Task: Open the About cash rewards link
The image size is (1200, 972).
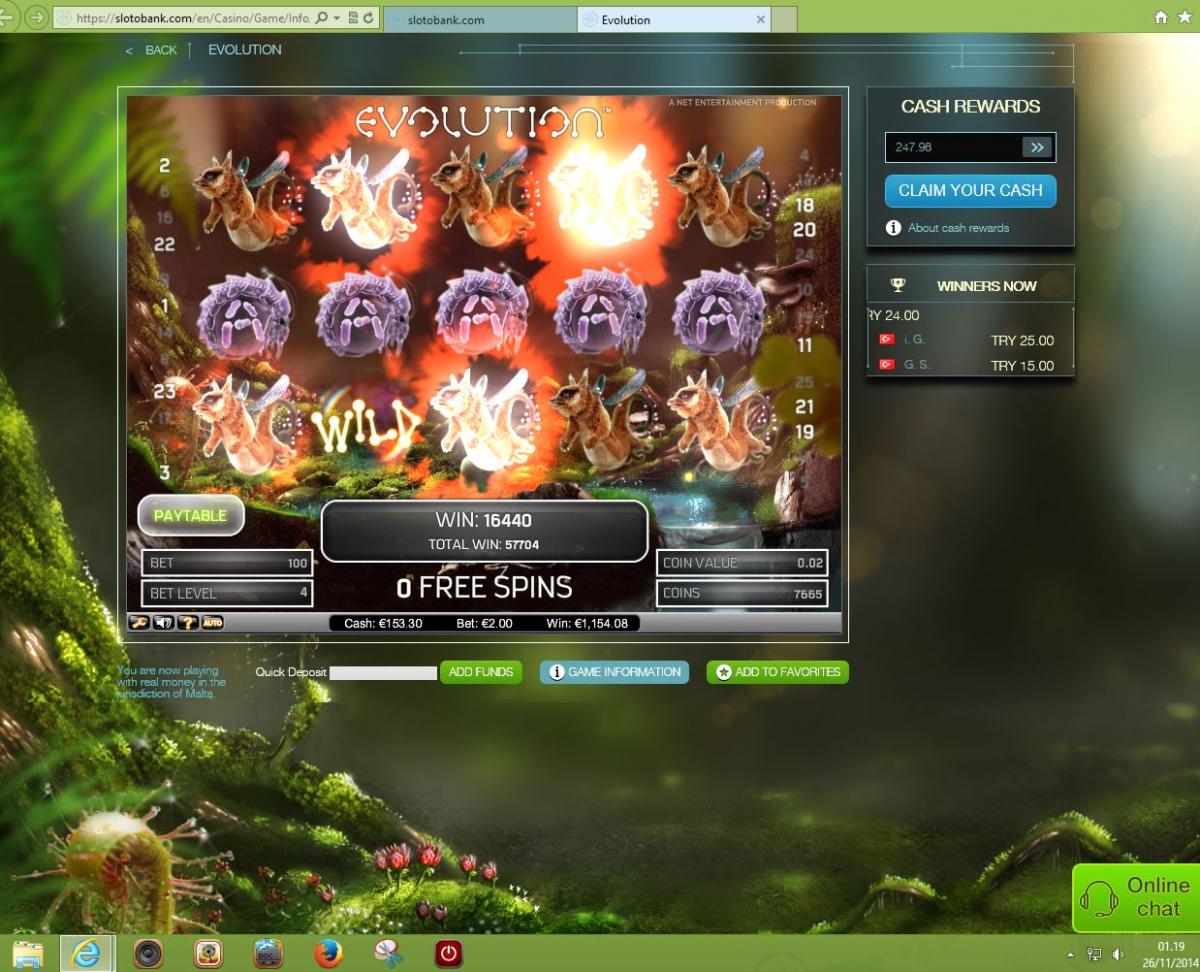Action: (x=958, y=228)
